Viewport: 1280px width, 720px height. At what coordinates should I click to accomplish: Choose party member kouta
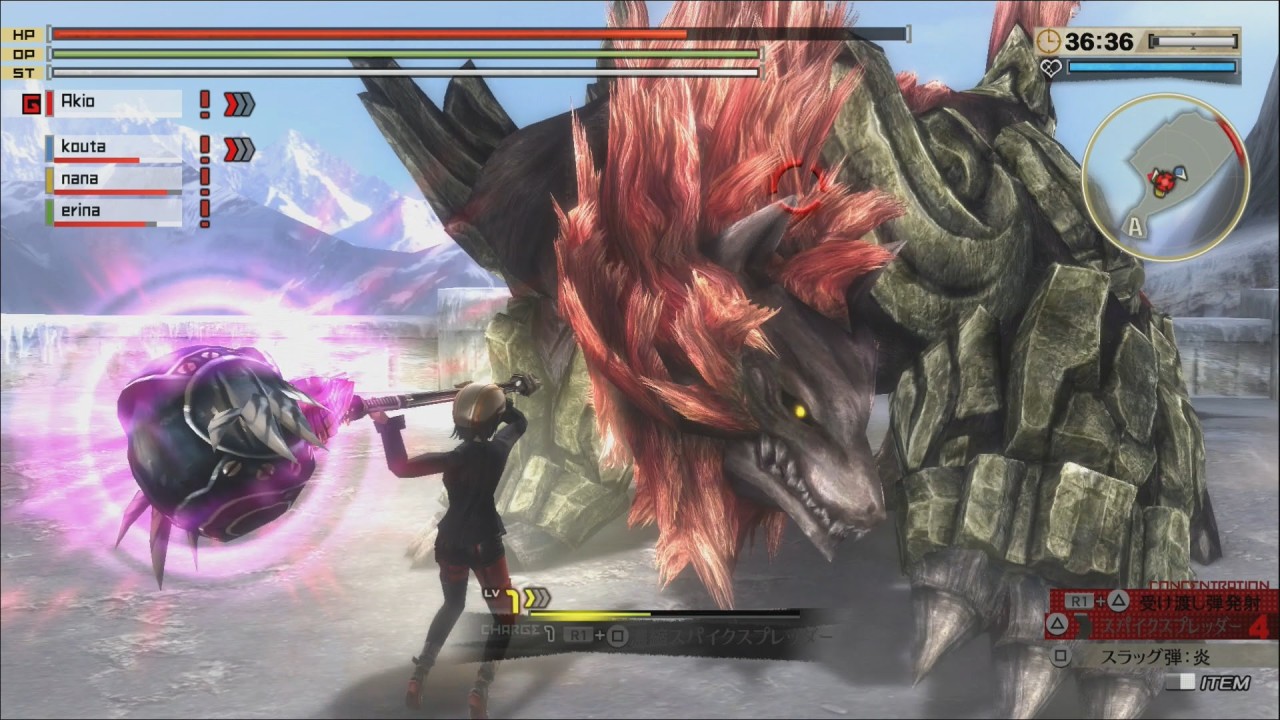tap(113, 148)
